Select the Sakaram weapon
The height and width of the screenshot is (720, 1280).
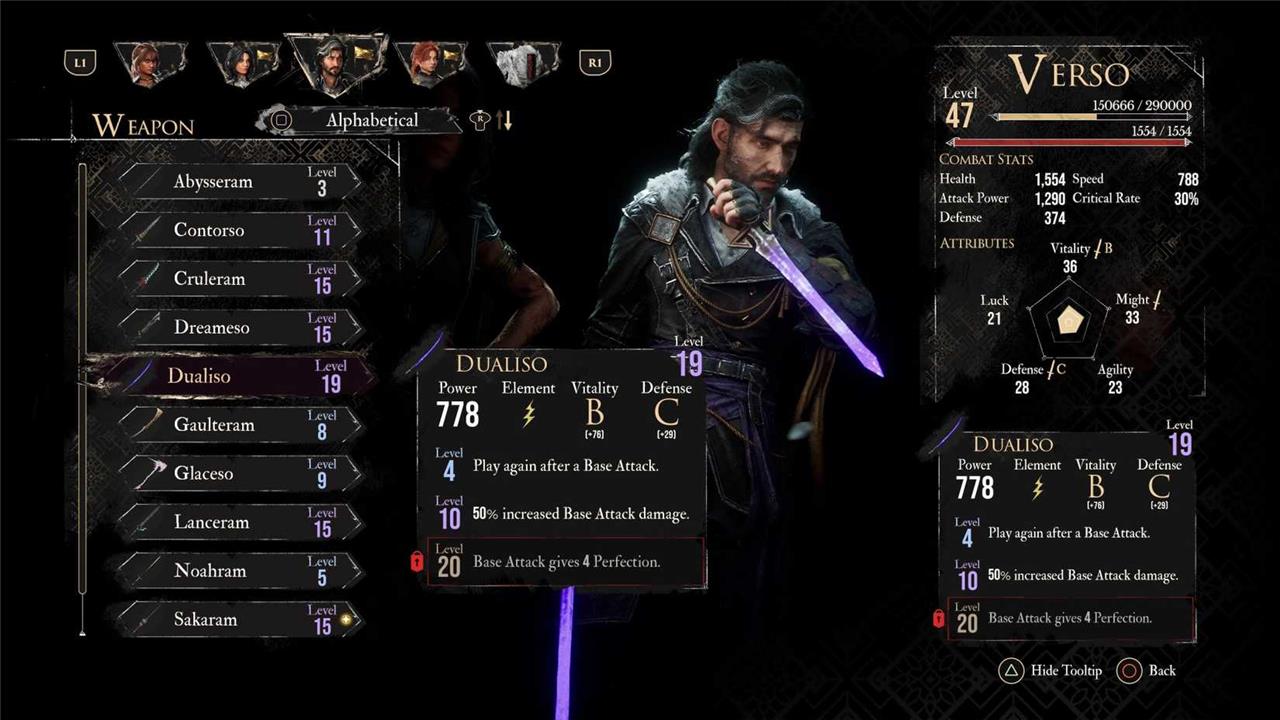point(240,620)
